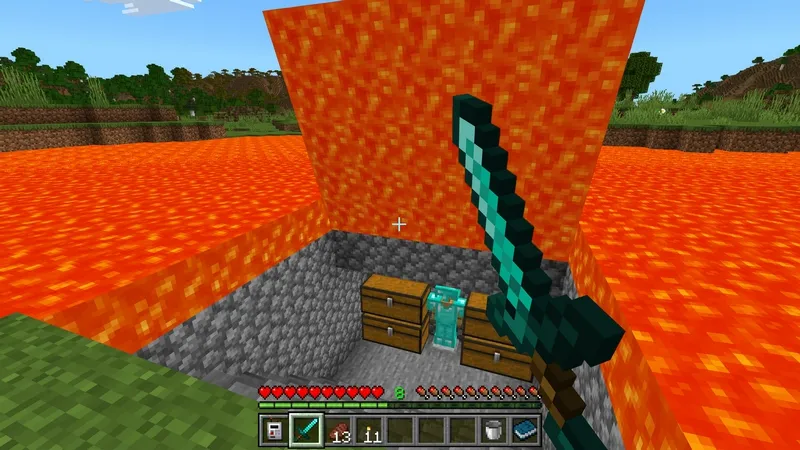Select the first hotbar slot with the white device
Screen dimensions: 800x450
coord(274,430)
